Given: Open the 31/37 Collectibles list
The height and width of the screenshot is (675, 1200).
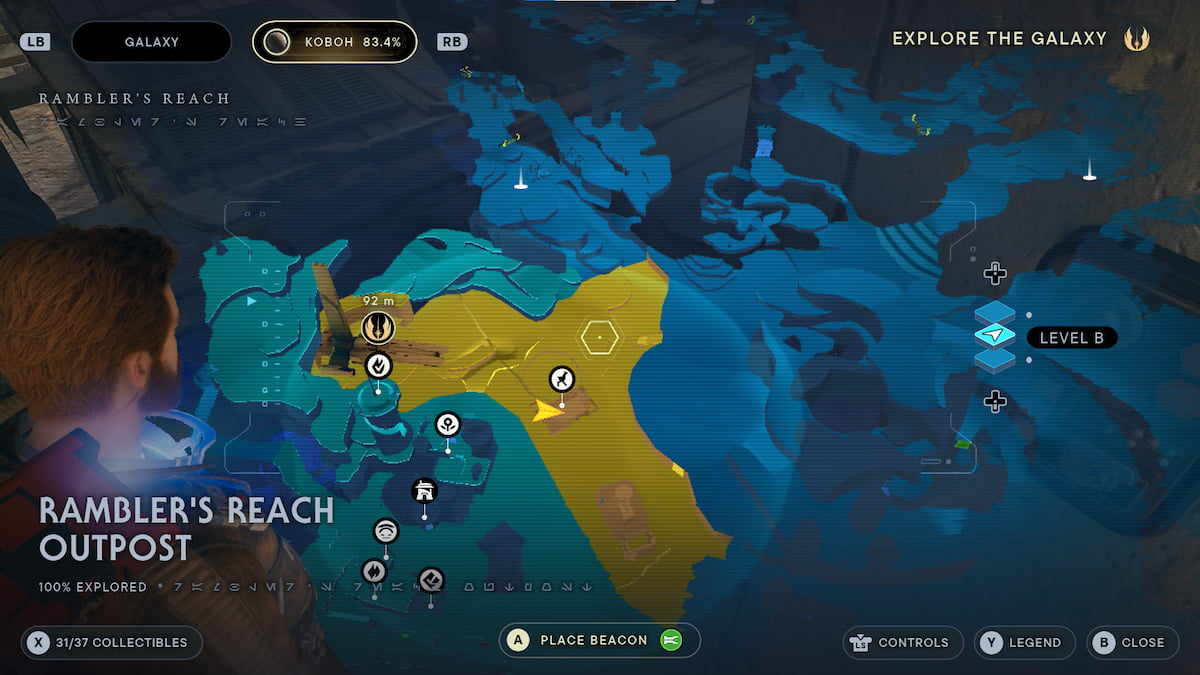Looking at the screenshot, I should coord(111,642).
